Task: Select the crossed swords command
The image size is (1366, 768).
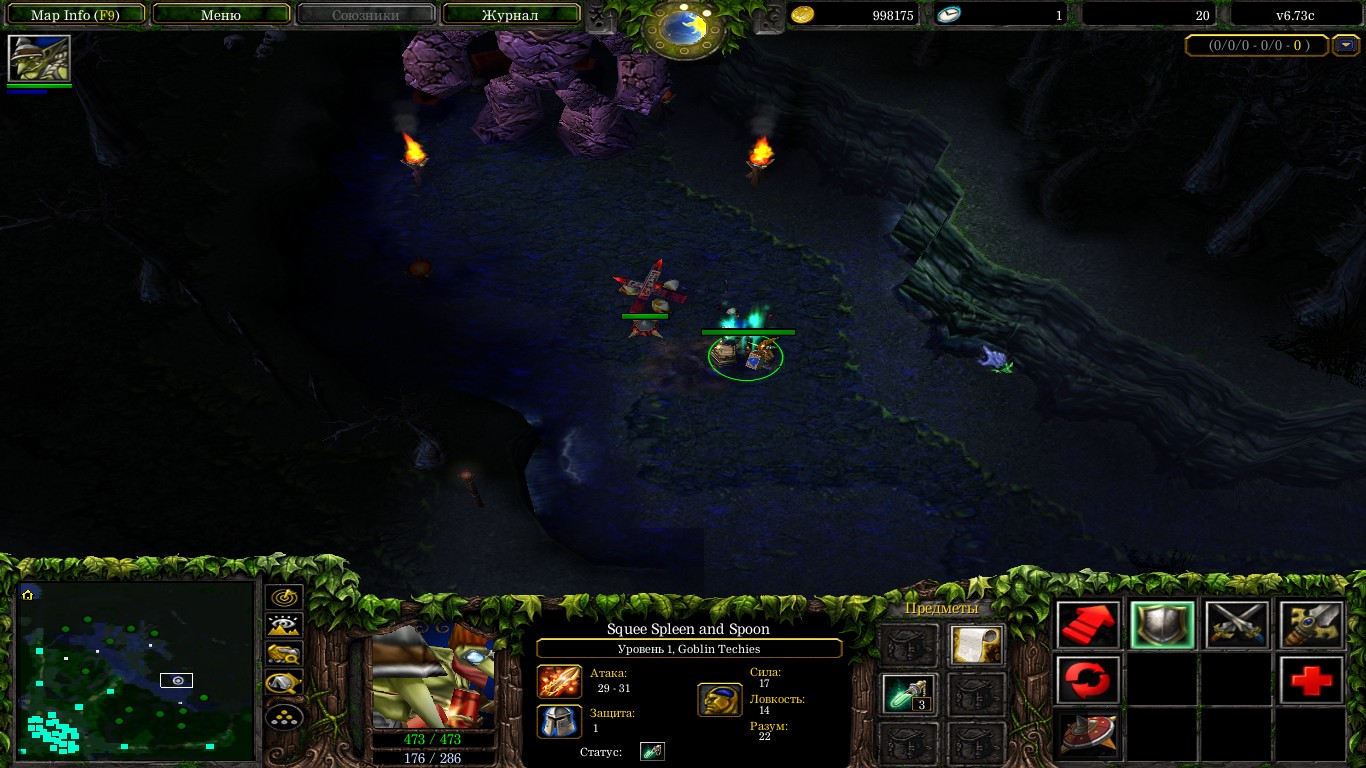Action: pyautogui.click(x=1236, y=626)
